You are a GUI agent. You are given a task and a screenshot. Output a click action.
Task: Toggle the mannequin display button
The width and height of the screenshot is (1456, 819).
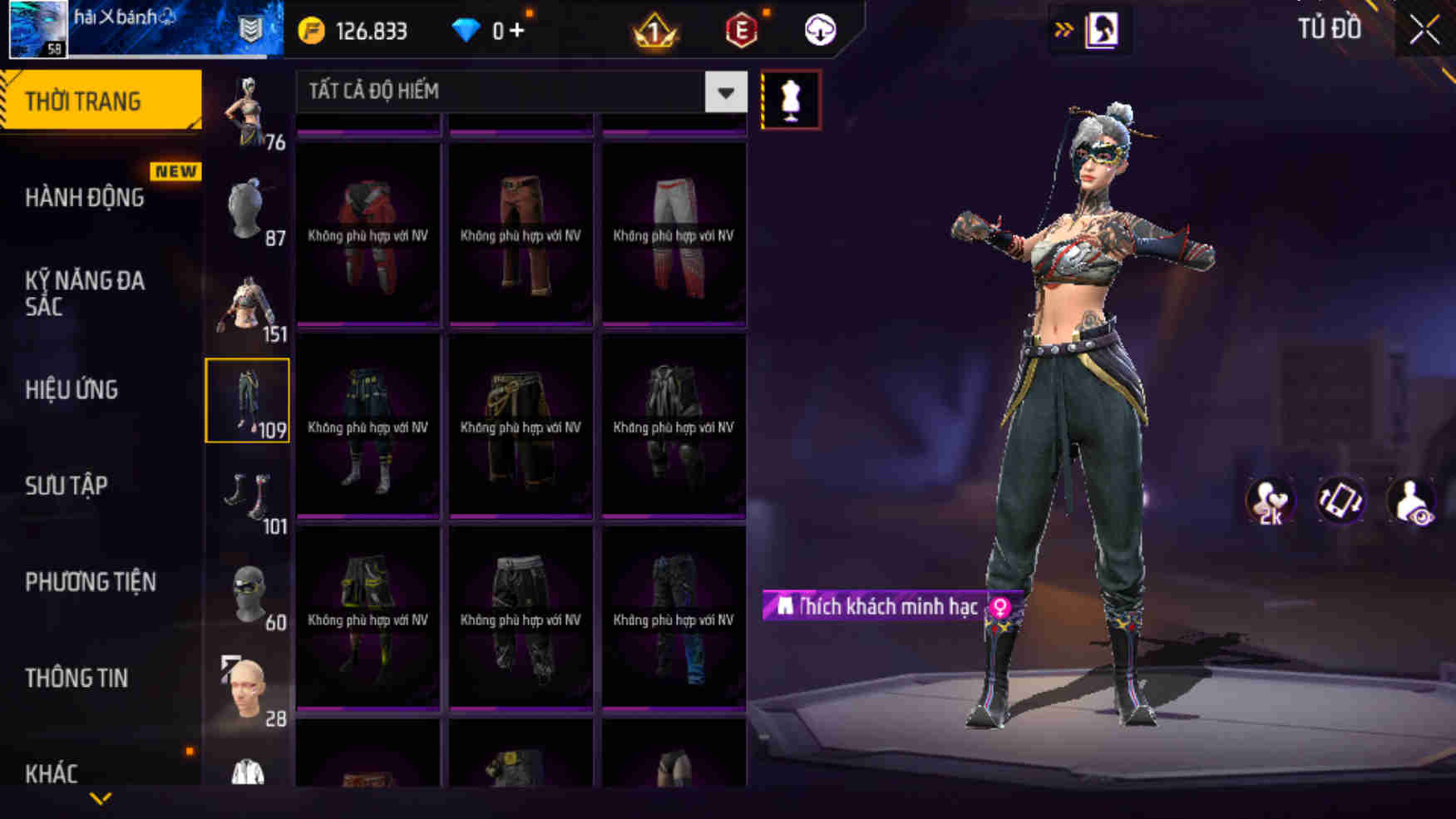[x=791, y=98]
